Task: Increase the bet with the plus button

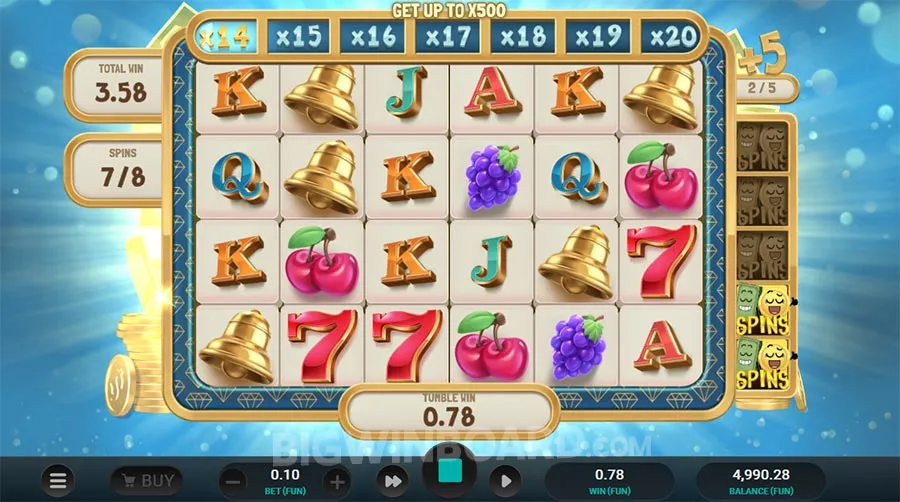Action: click(x=337, y=481)
